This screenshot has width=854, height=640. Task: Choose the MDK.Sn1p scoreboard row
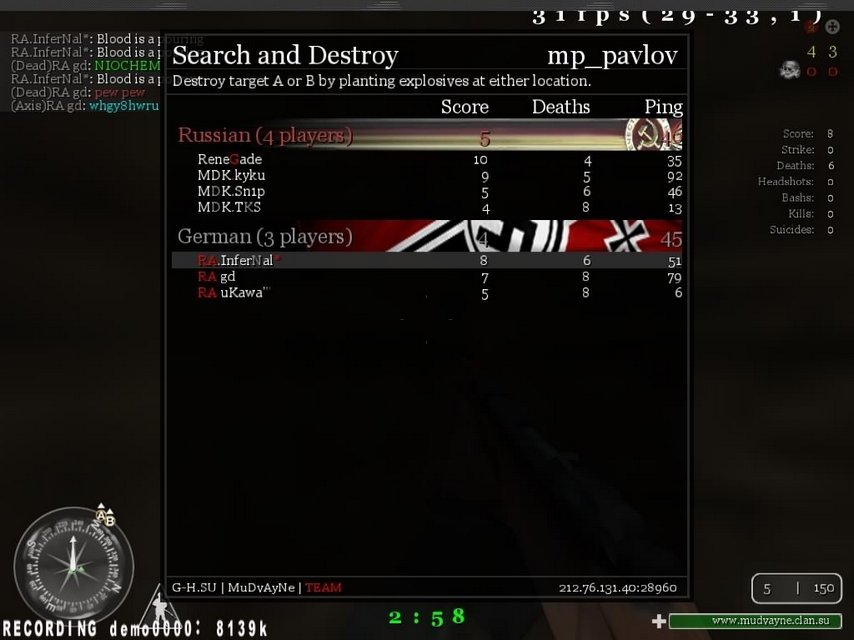click(x=427, y=192)
